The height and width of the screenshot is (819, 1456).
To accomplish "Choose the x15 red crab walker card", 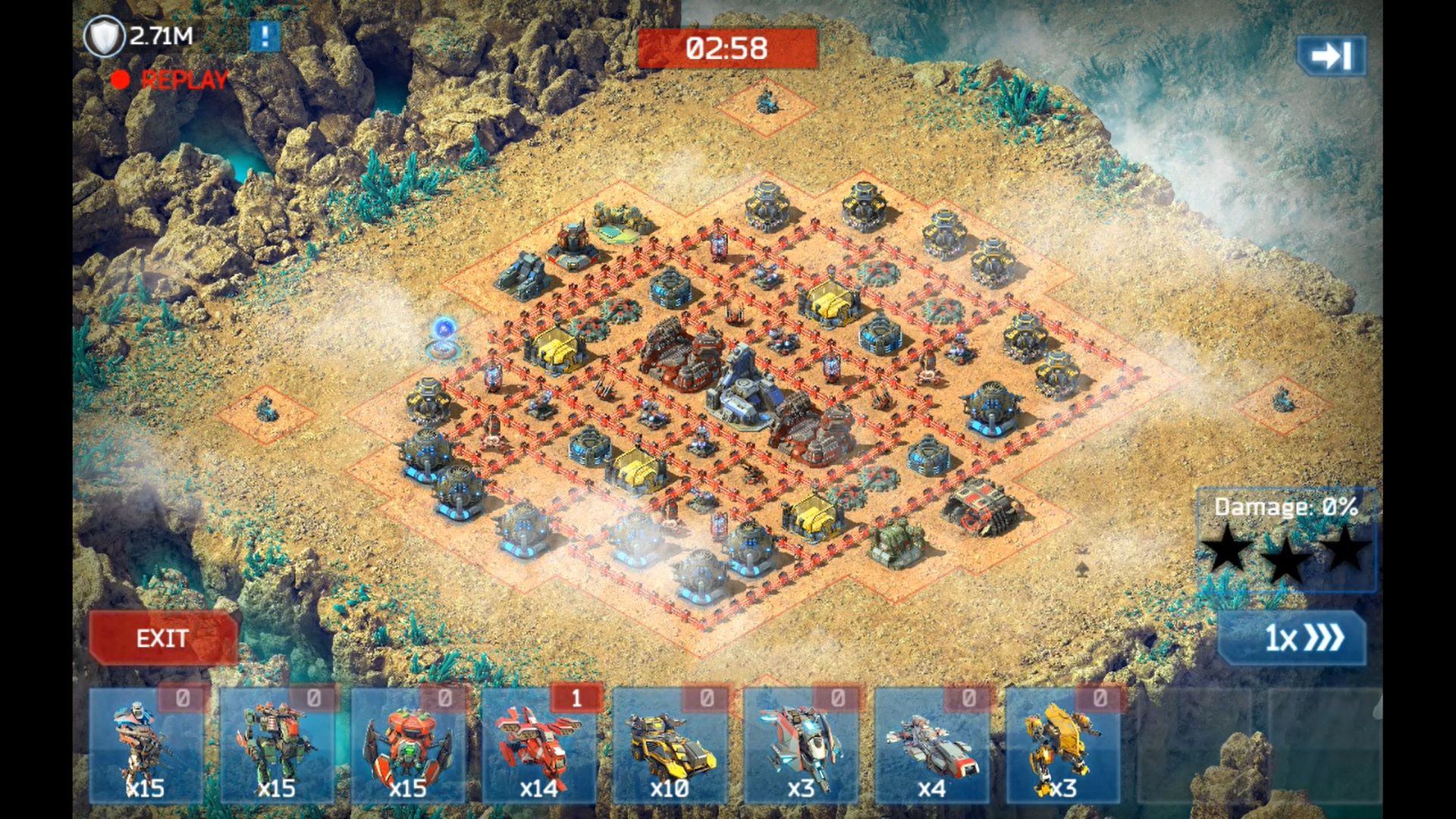I will pos(408,747).
